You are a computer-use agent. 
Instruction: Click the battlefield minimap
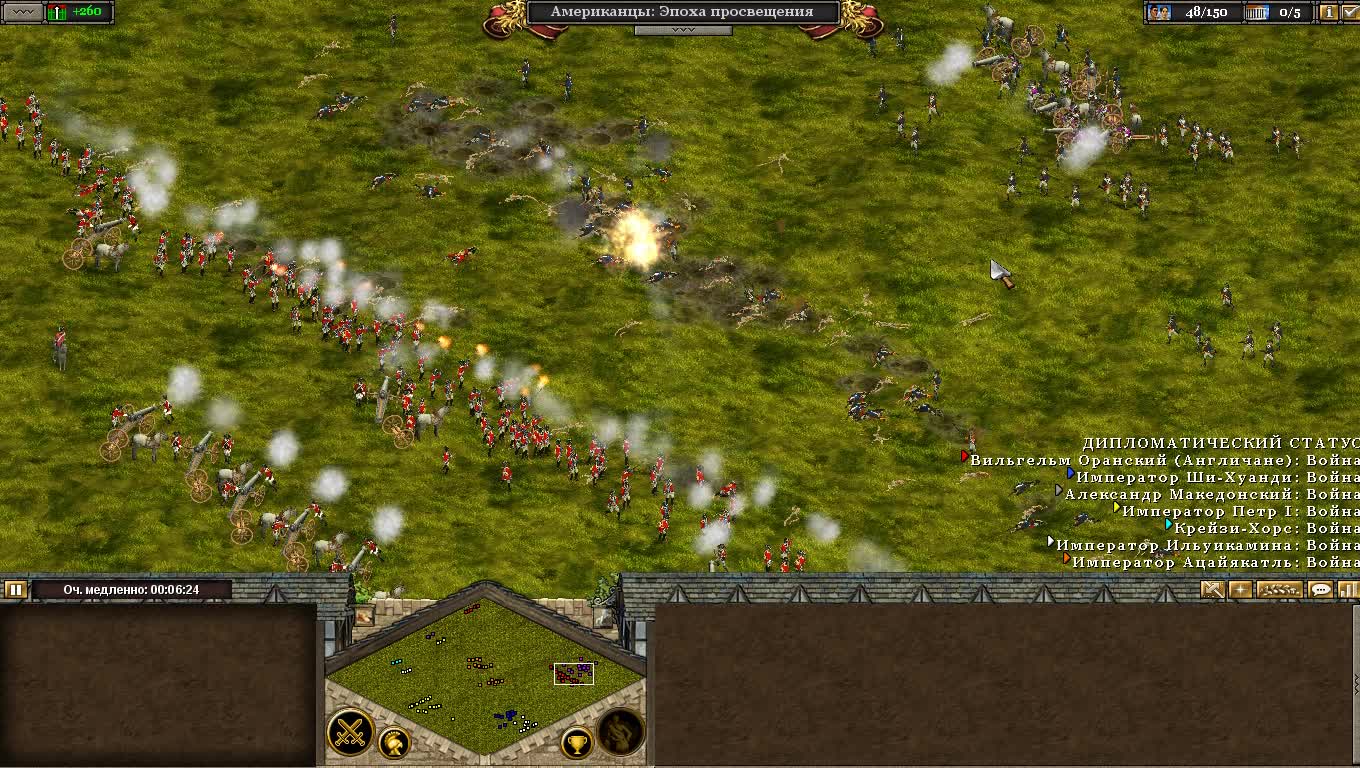click(x=486, y=677)
